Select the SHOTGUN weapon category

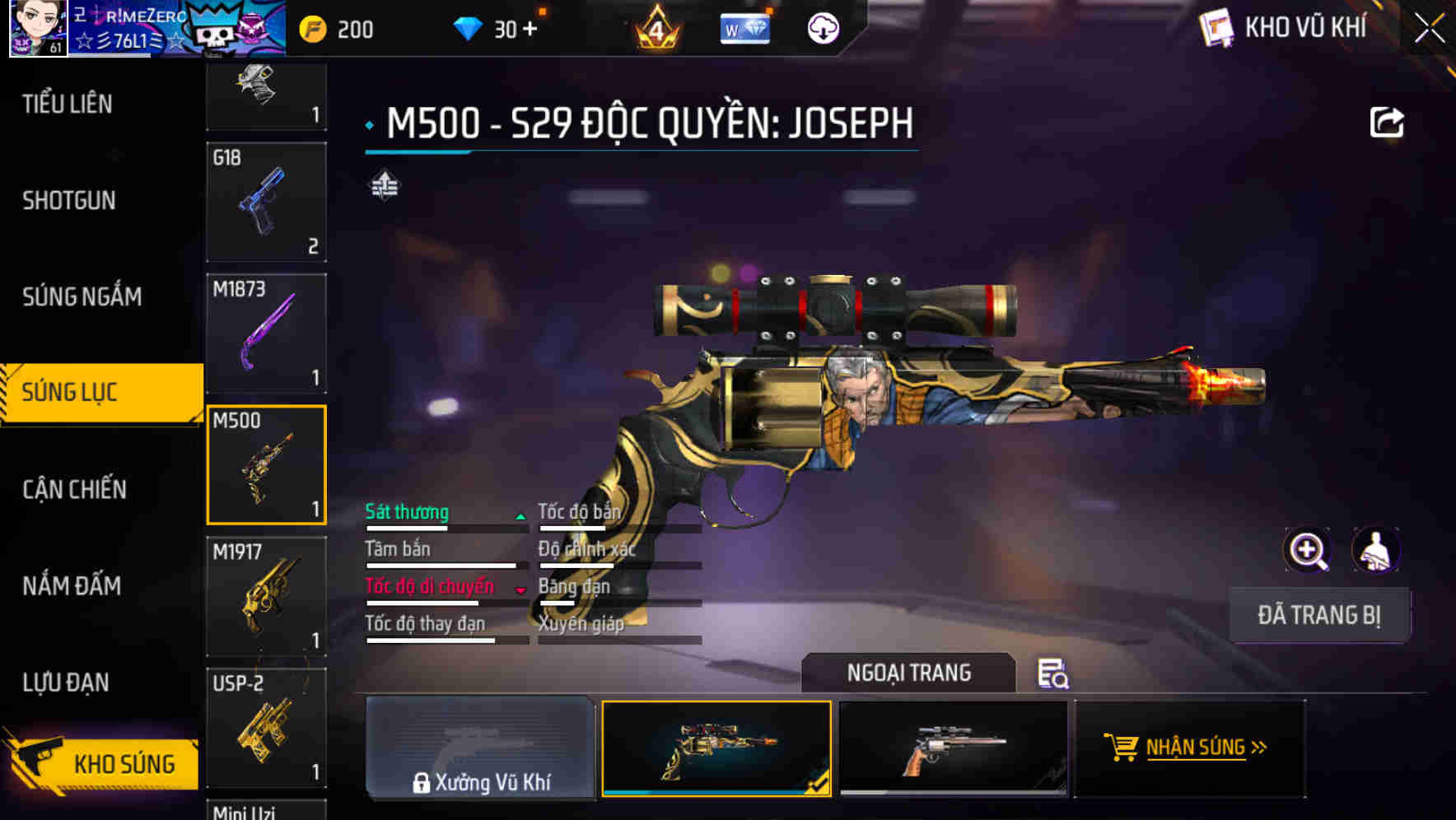point(68,201)
